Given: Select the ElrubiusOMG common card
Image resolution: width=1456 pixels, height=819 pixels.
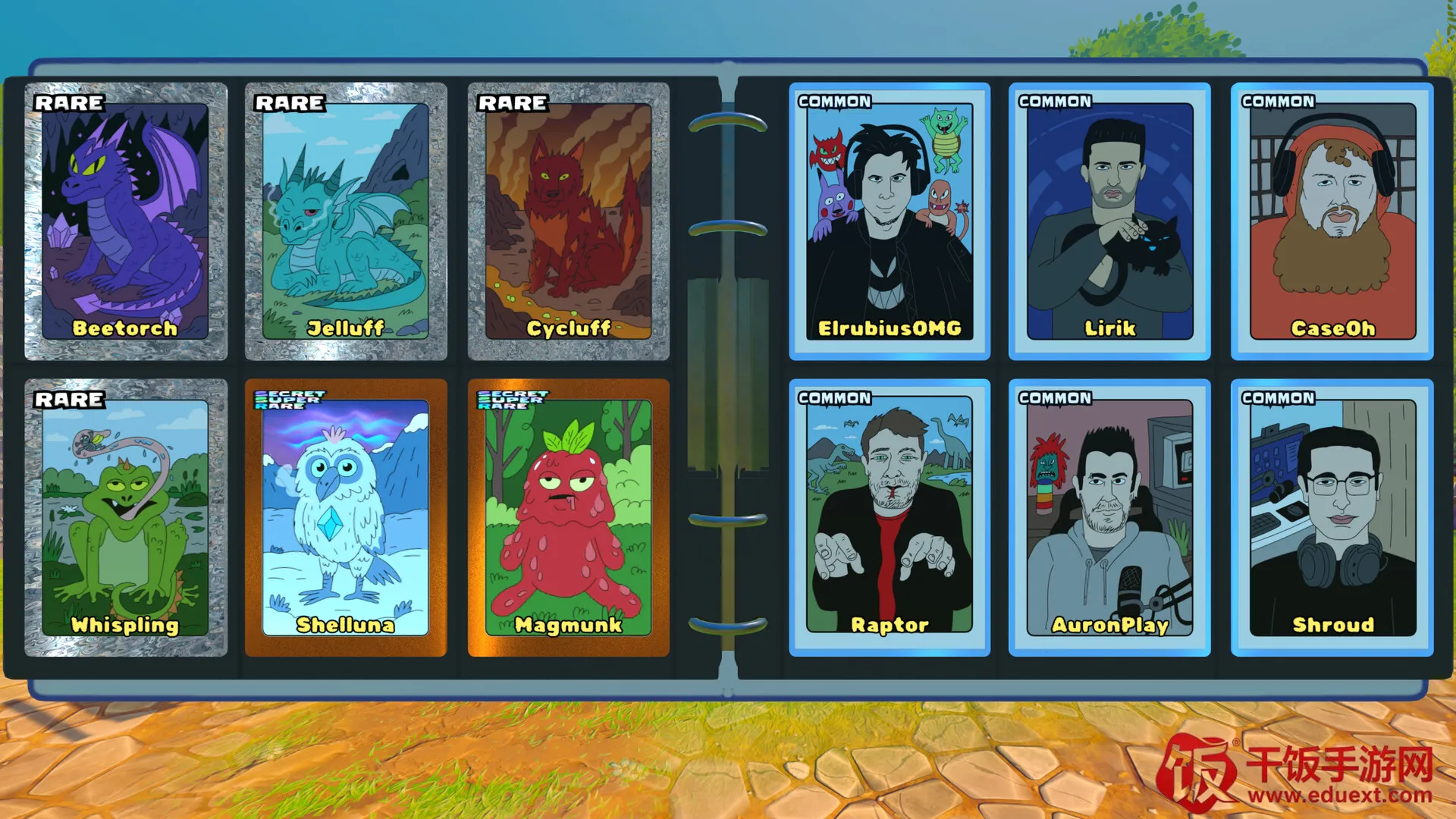Looking at the screenshot, I should tap(890, 221).
